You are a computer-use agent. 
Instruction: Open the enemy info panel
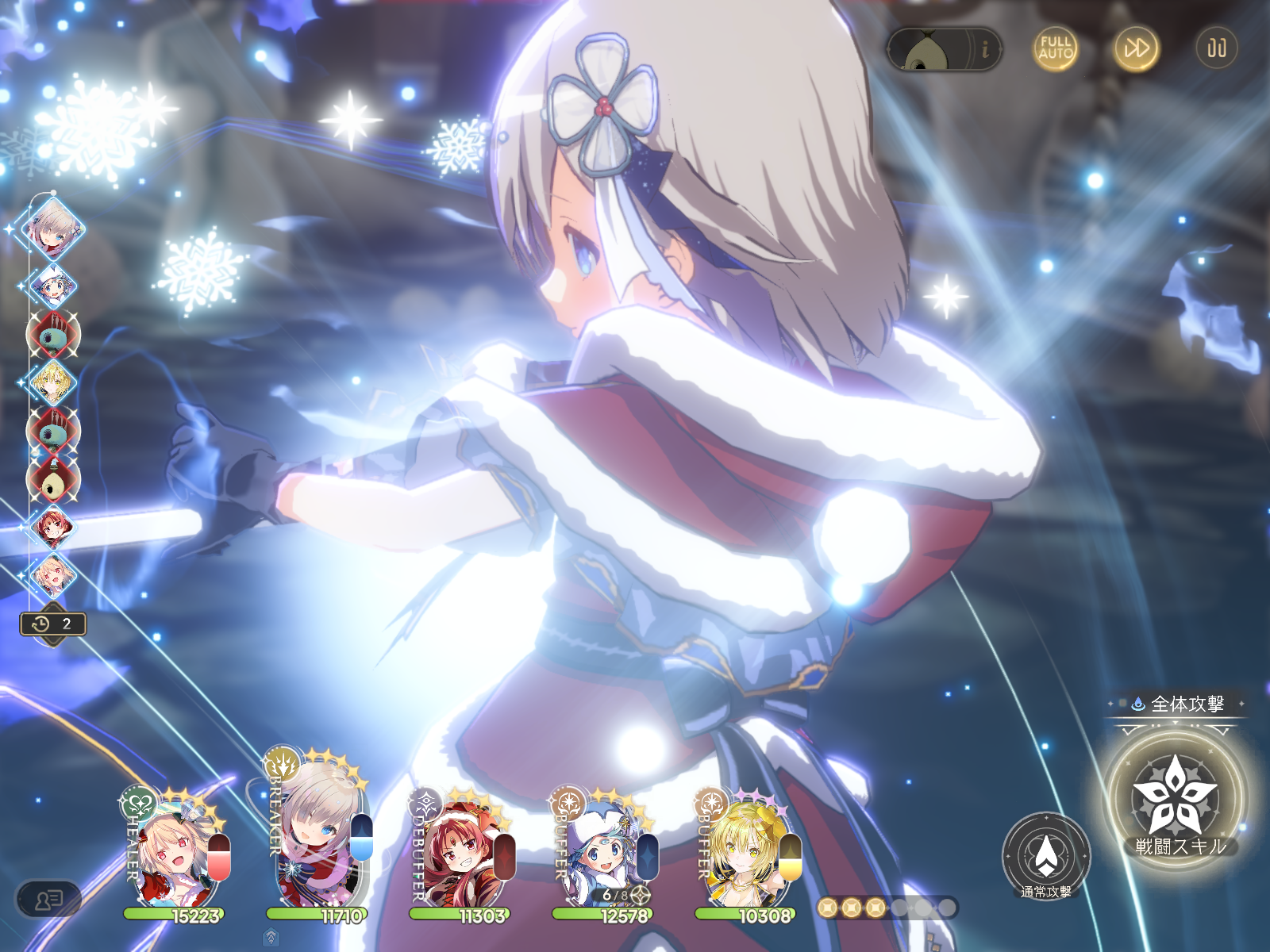pos(944,50)
